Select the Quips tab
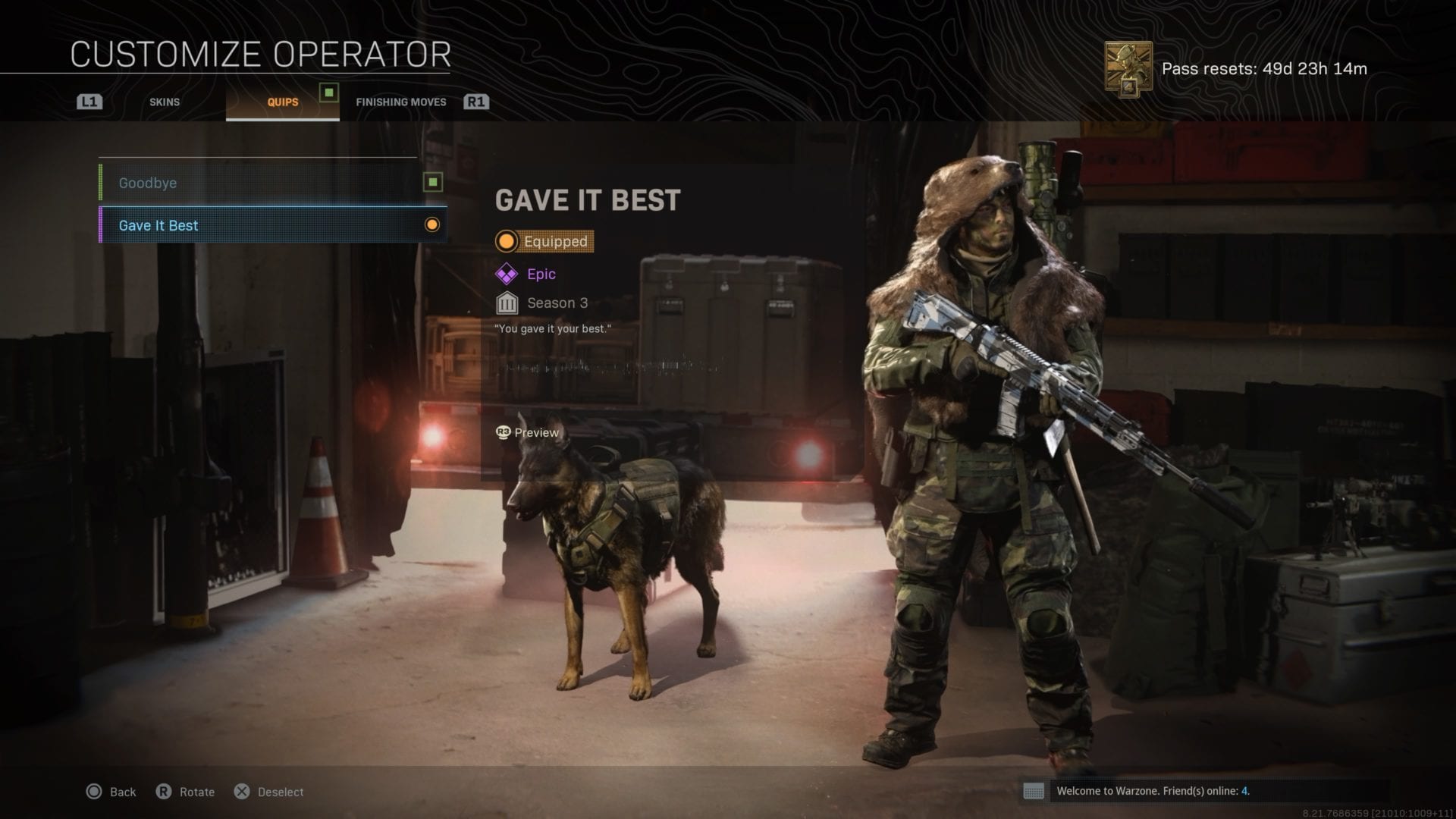Viewport: 1456px width, 819px height. click(x=282, y=102)
